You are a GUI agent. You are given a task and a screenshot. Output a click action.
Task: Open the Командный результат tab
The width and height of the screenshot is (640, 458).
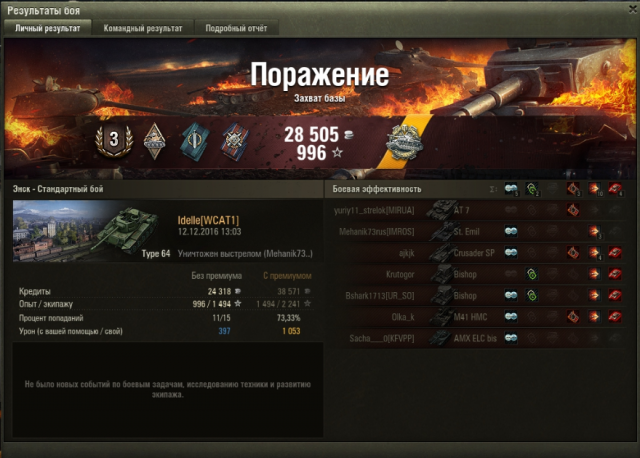[x=143, y=28]
